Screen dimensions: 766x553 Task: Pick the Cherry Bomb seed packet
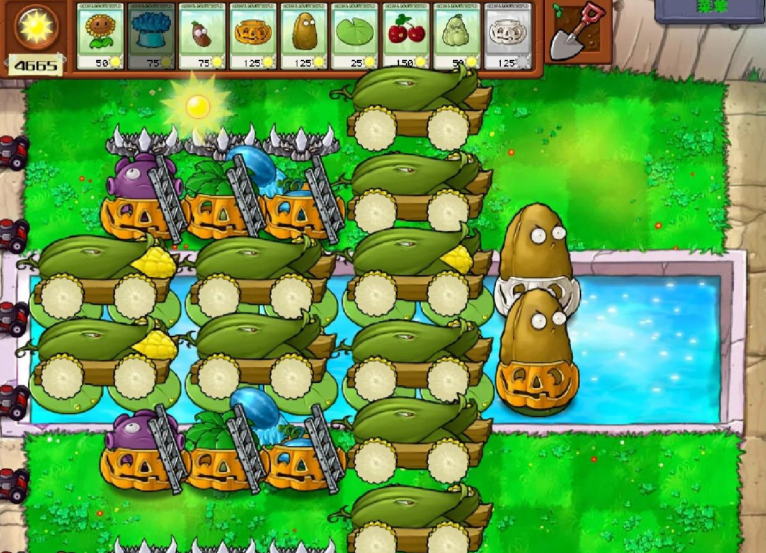pyautogui.click(x=406, y=36)
